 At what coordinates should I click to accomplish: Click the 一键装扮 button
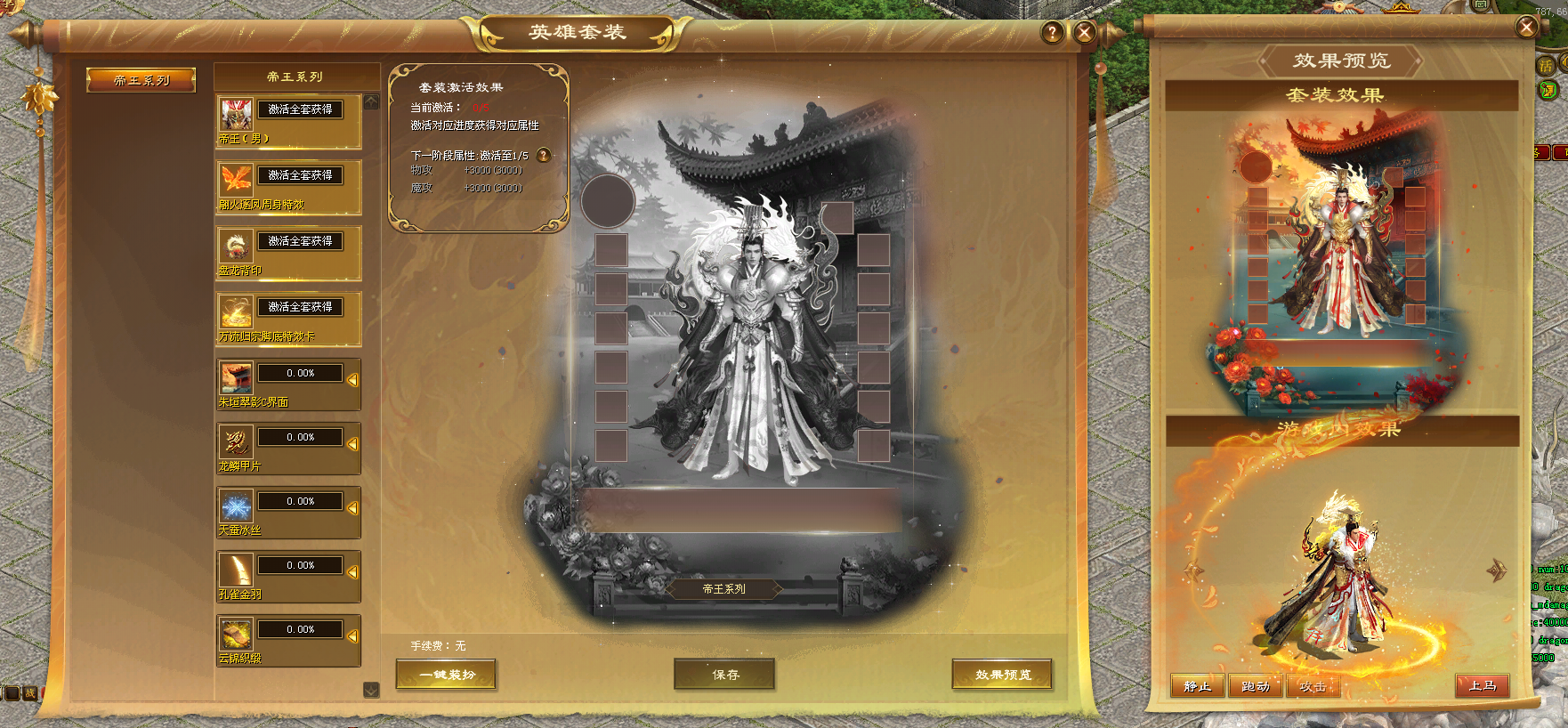pos(446,675)
